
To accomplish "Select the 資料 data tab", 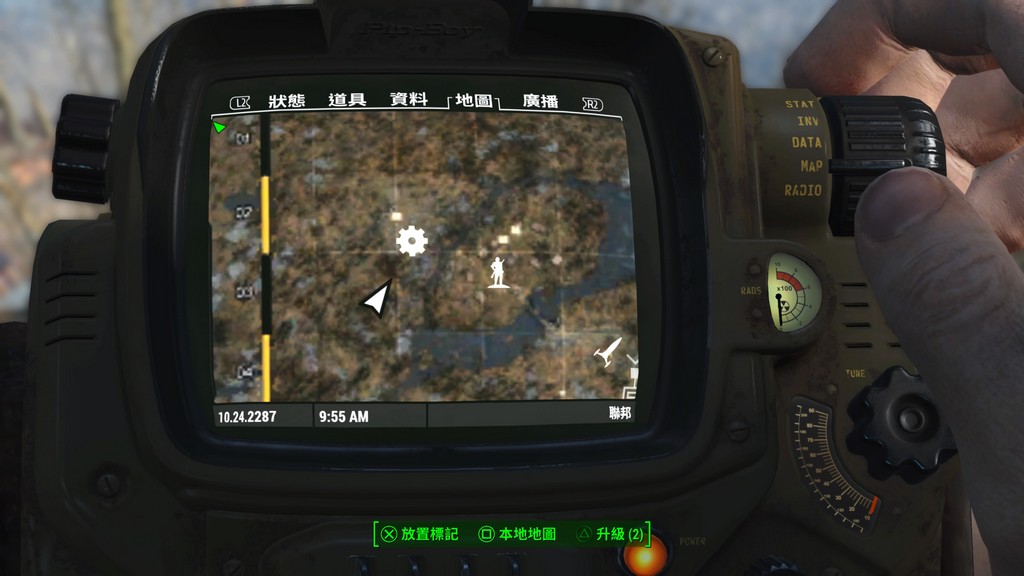I will pos(409,99).
